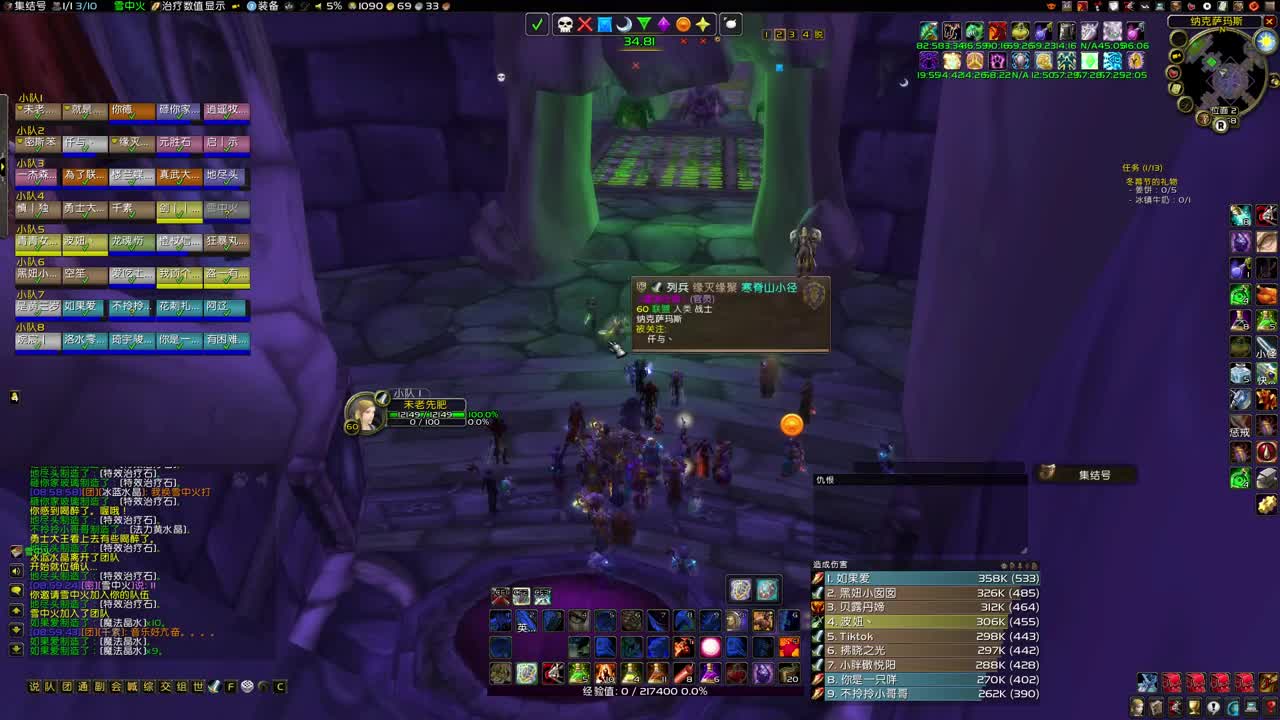Toggle the F filter button in chat bar
Image resolution: width=1280 pixels, height=720 pixels.
[231, 687]
